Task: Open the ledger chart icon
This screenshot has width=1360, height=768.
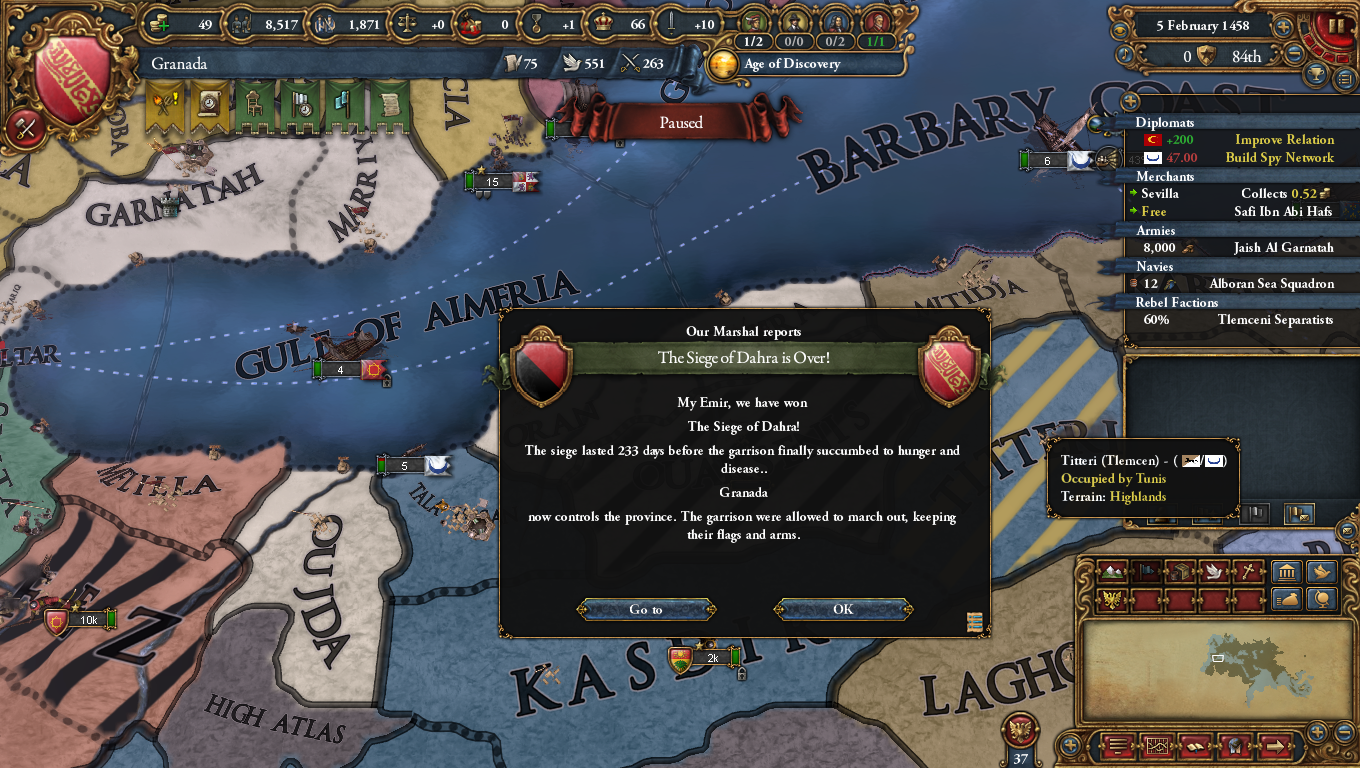Action: [x=1157, y=746]
